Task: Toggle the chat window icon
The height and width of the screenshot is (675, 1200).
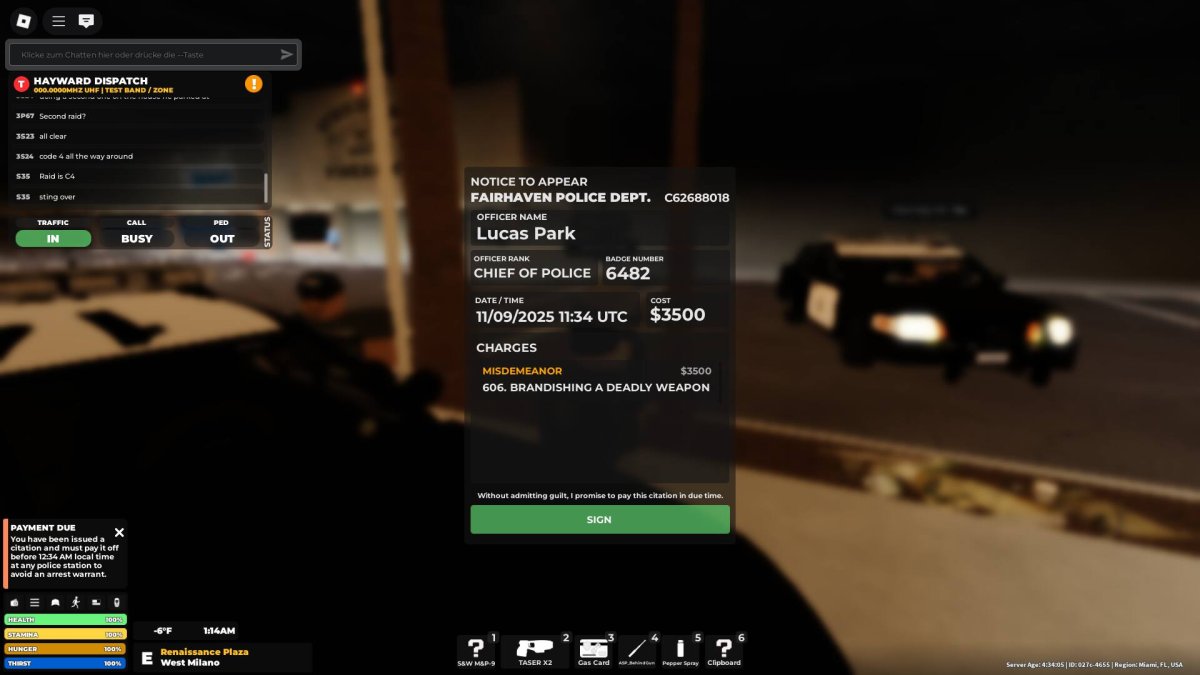Action: [87, 20]
